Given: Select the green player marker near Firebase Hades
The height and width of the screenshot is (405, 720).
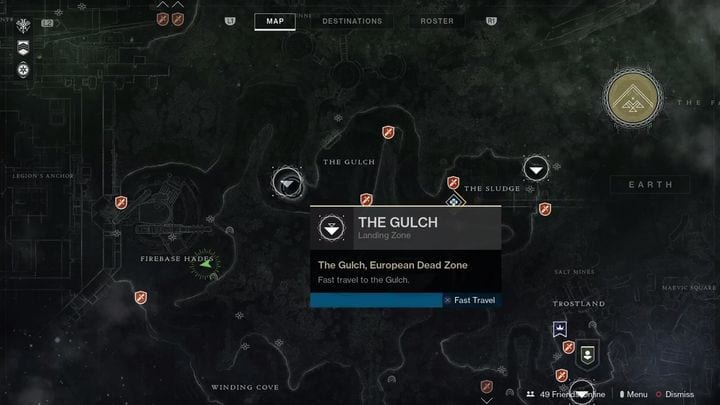Looking at the screenshot, I should [204, 264].
